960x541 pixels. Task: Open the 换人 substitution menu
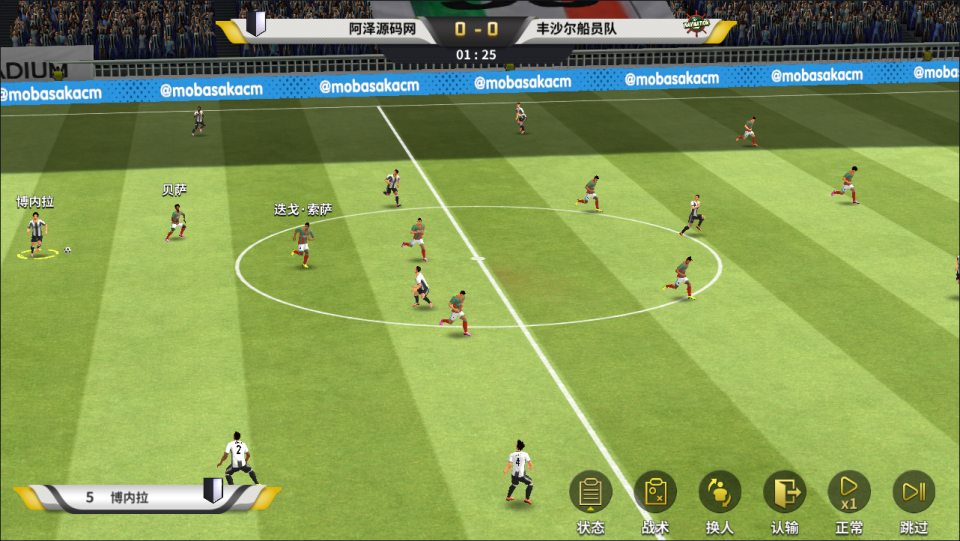tap(720, 492)
